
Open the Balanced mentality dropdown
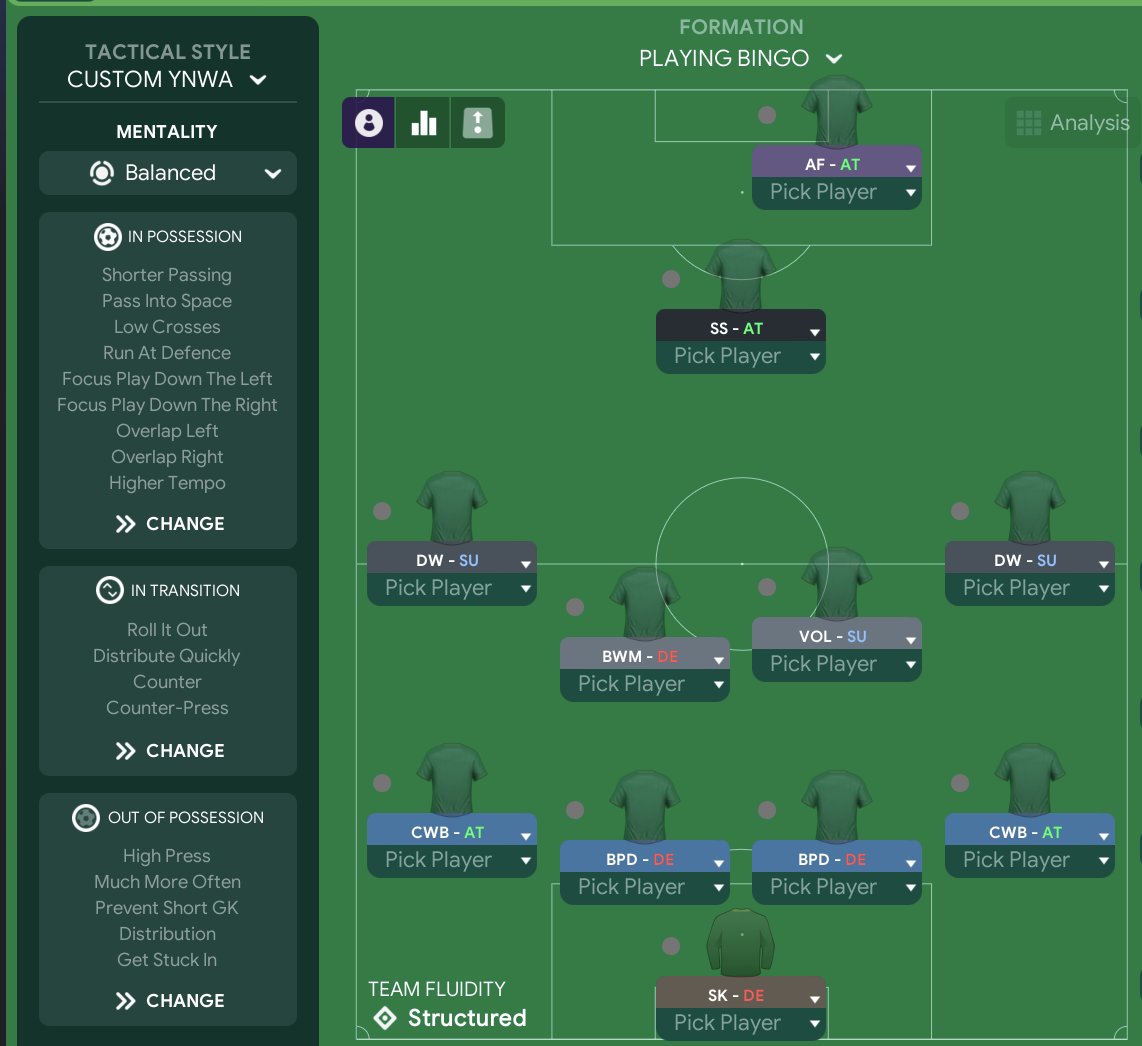(x=168, y=173)
